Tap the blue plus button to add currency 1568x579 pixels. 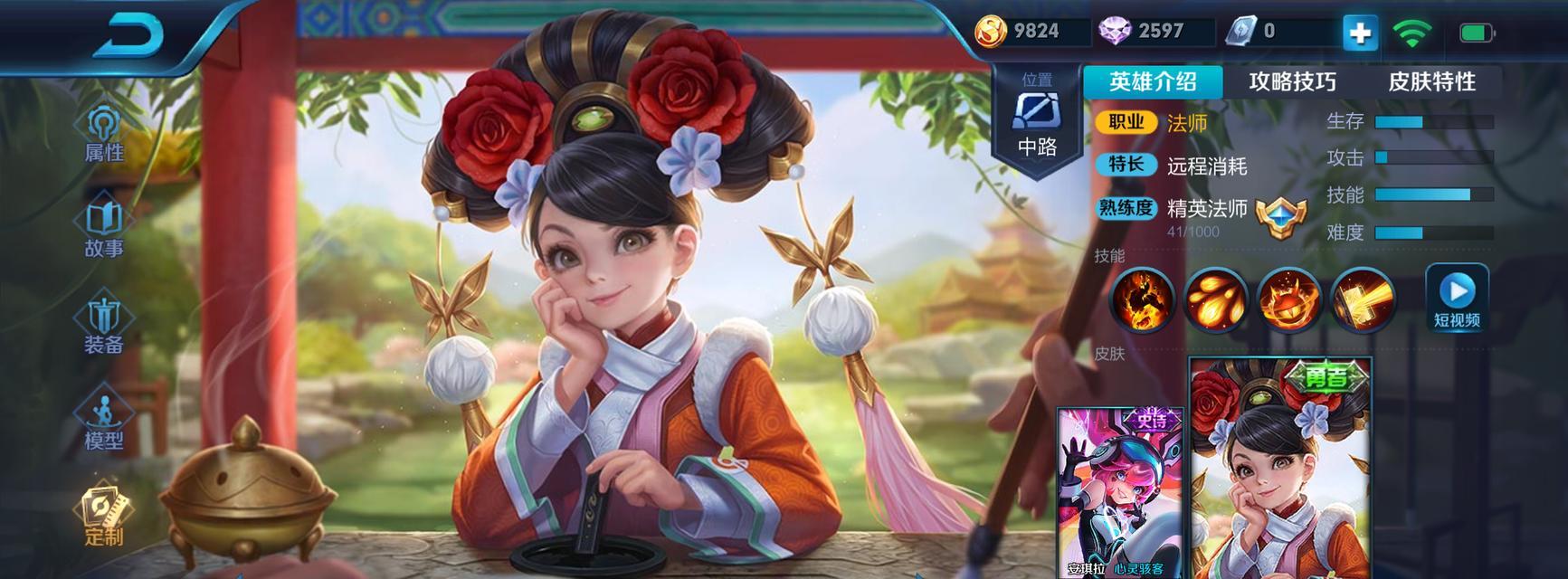(x=1359, y=33)
